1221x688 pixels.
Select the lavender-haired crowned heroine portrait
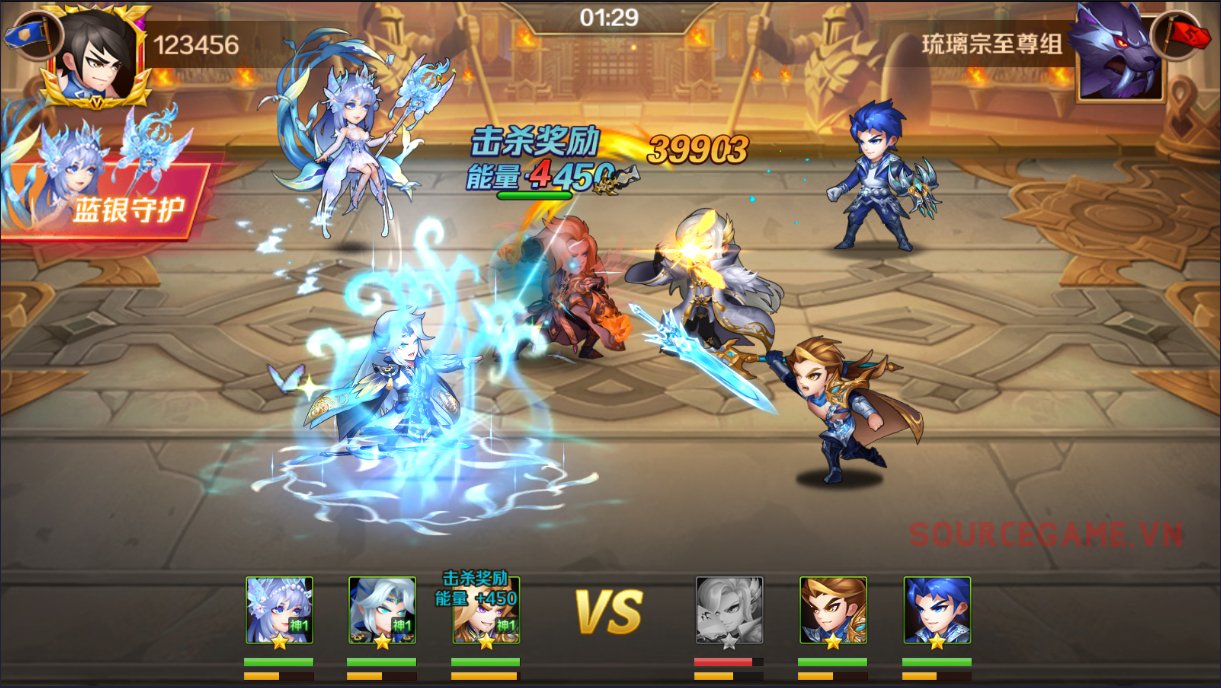coord(280,610)
